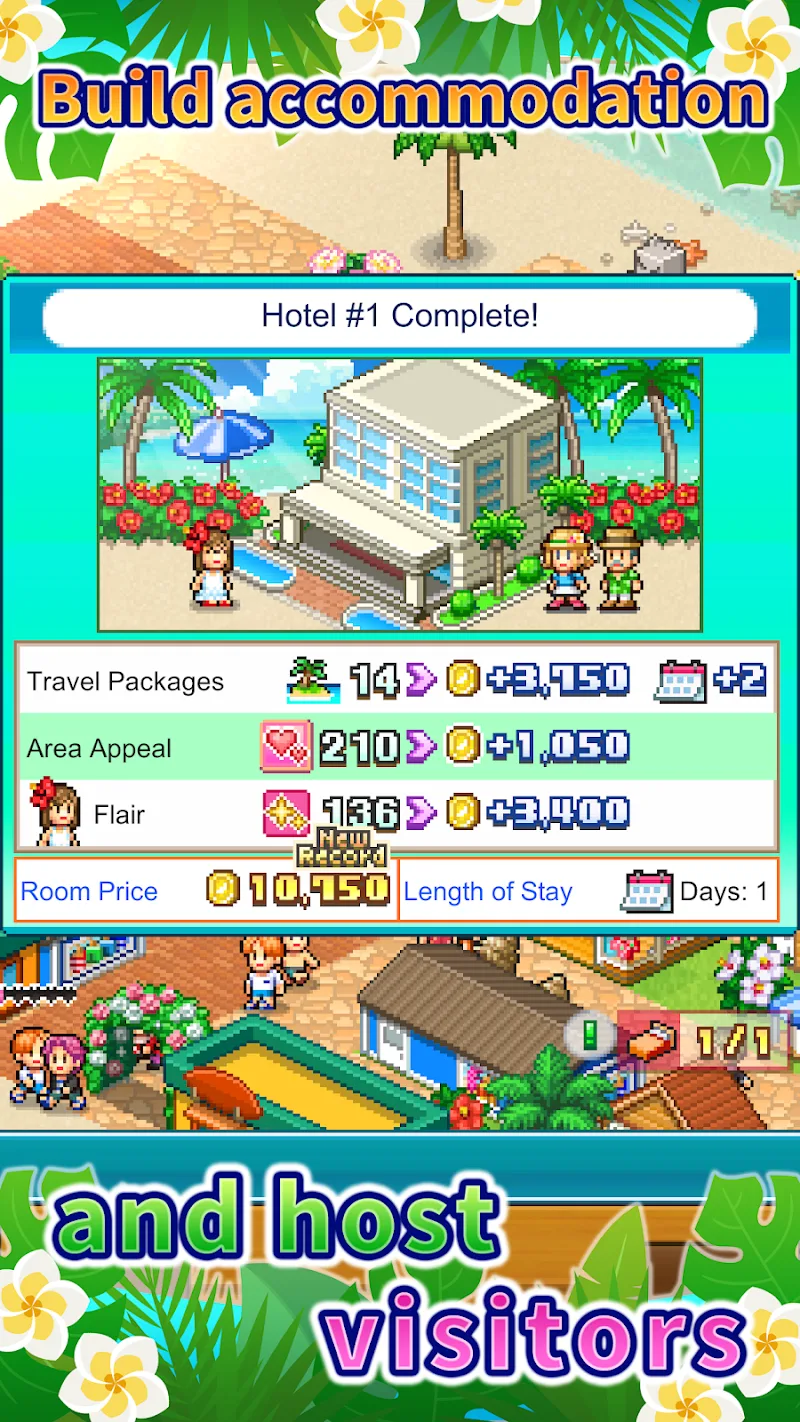Select the Travel Packages row
Screen dimensions: 800x1422
[x=397, y=681]
